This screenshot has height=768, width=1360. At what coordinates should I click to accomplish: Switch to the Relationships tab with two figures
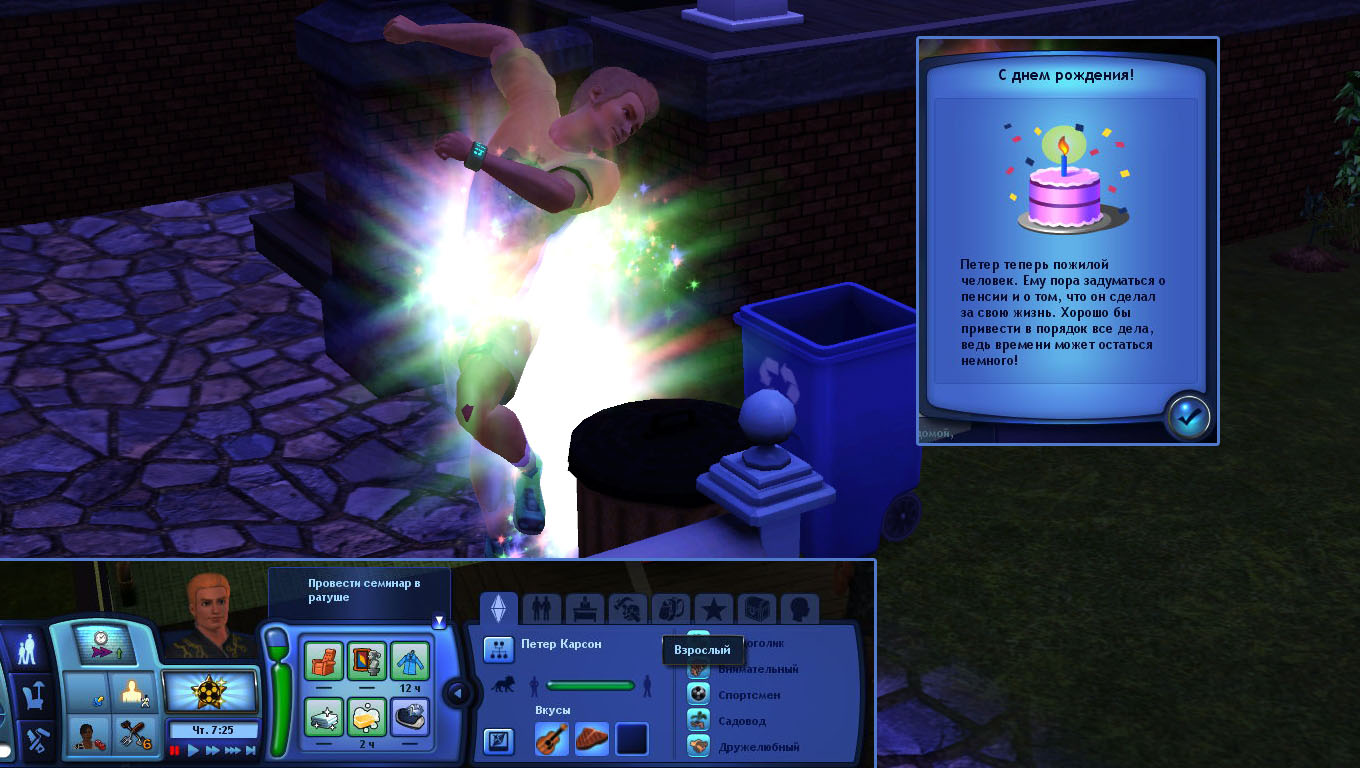pyautogui.click(x=541, y=608)
